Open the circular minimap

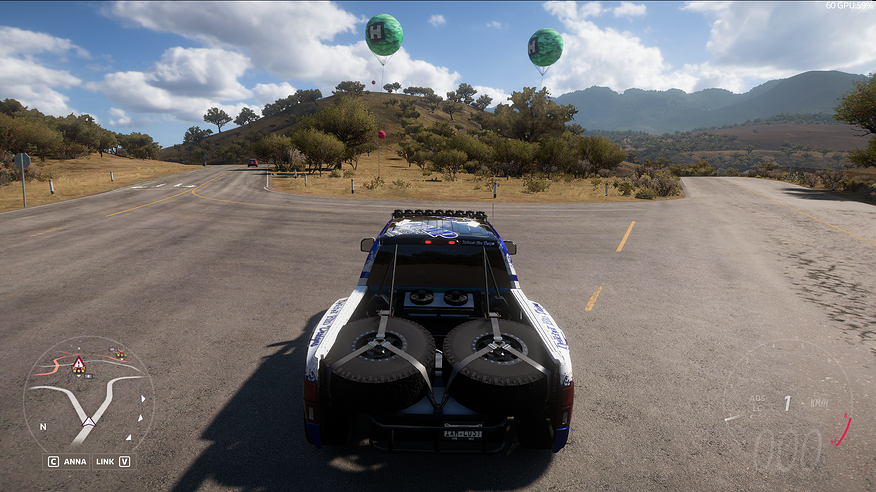click(x=88, y=396)
